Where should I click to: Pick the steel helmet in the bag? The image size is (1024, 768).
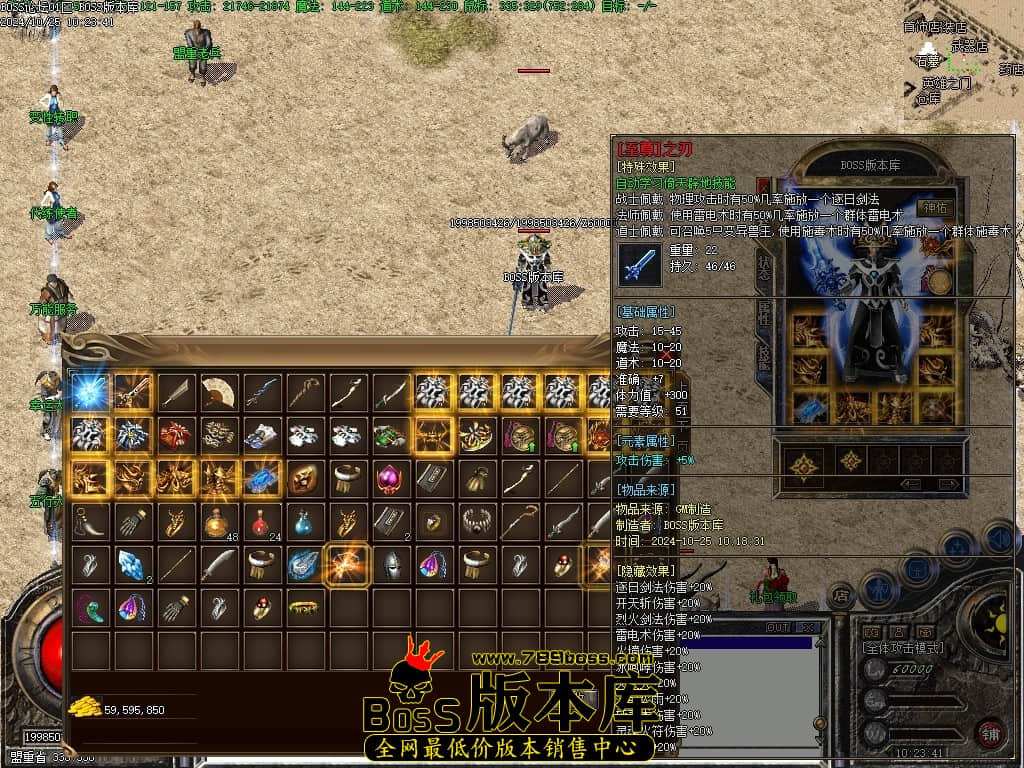pyautogui.click(x=391, y=564)
